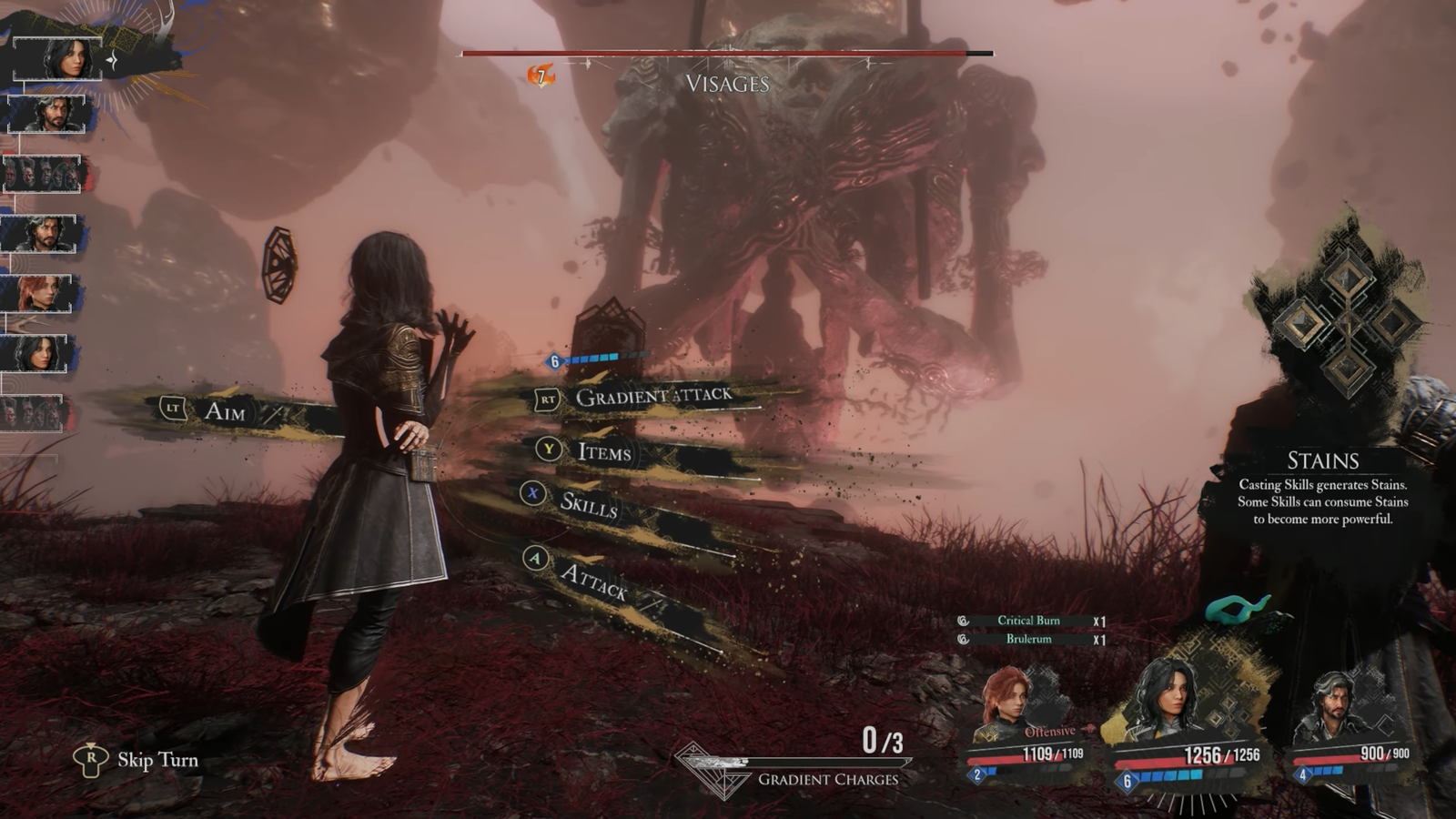Click the Brulerum status icon
This screenshot has width=1456, height=819.
(x=962, y=640)
